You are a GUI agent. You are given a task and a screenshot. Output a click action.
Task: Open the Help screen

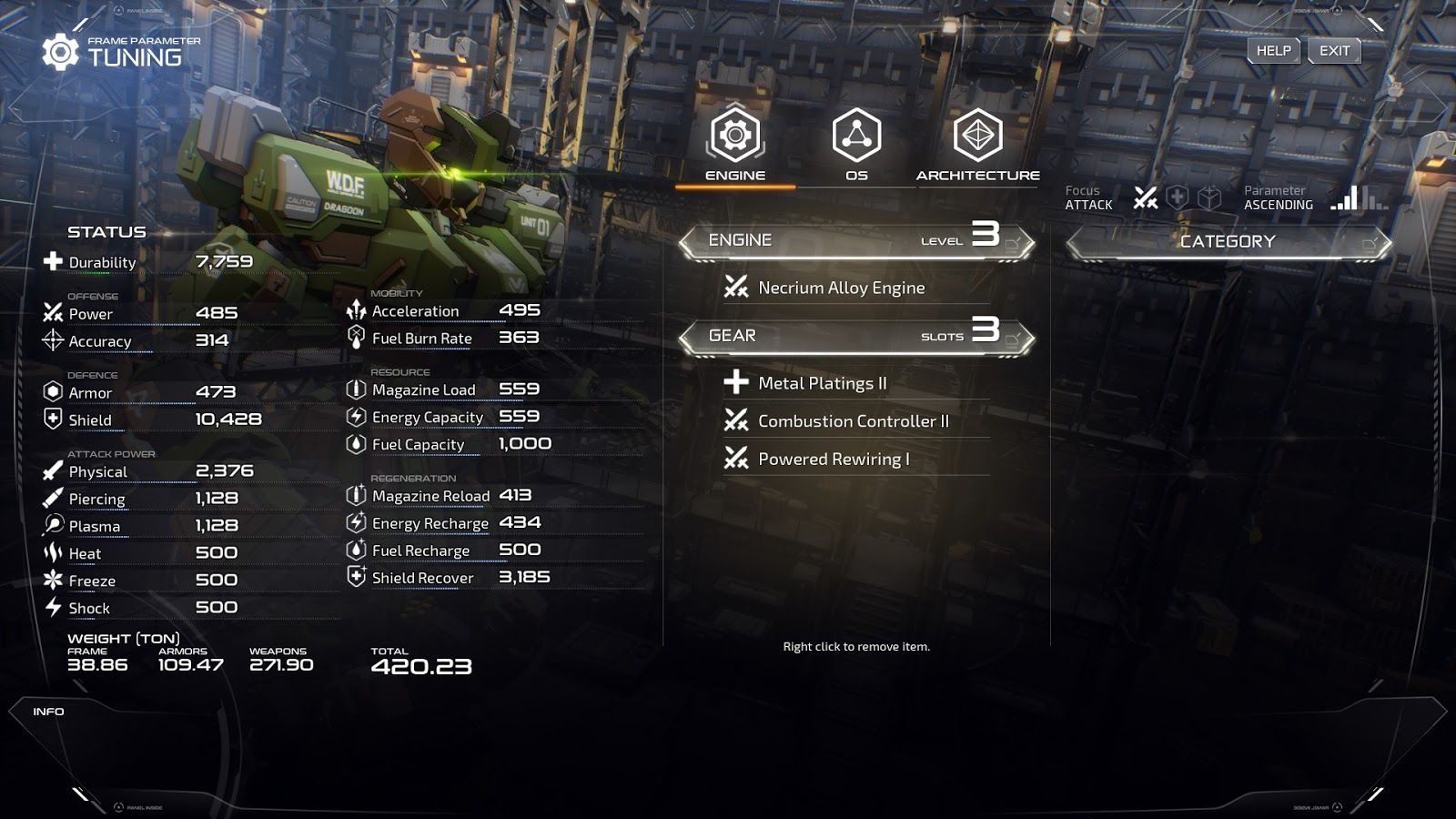click(1273, 51)
